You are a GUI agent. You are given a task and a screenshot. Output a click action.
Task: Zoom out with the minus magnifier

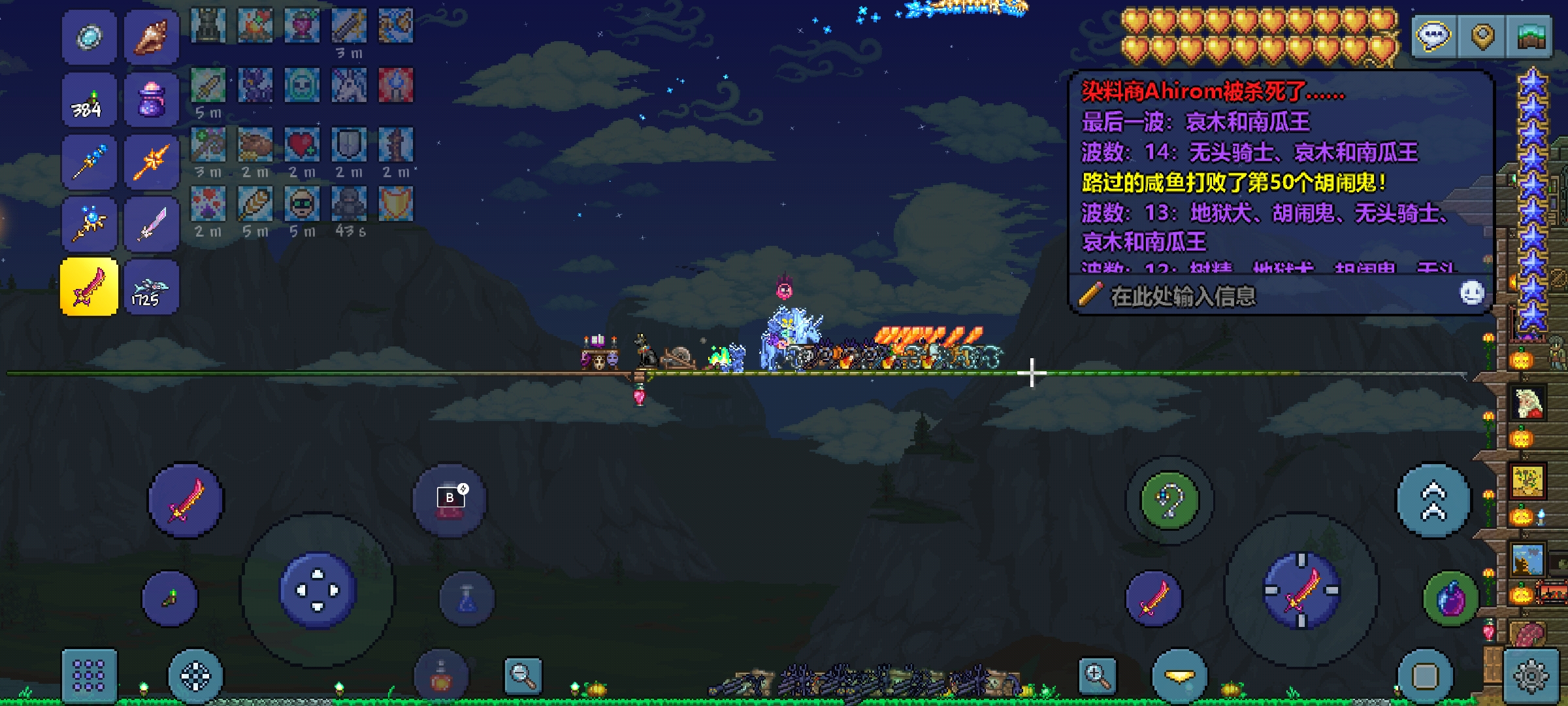pos(523,675)
